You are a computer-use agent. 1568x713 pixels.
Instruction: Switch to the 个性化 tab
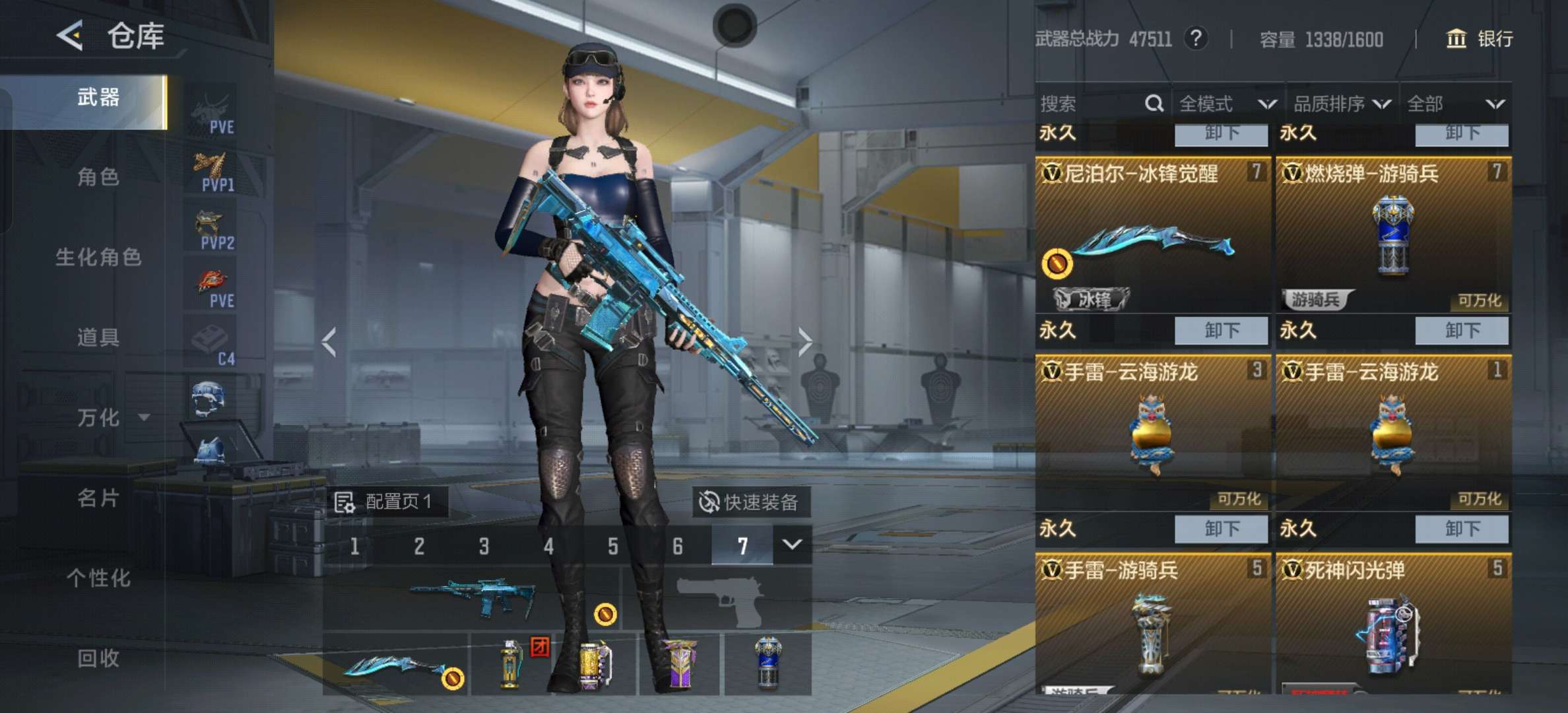tap(98, 578)
